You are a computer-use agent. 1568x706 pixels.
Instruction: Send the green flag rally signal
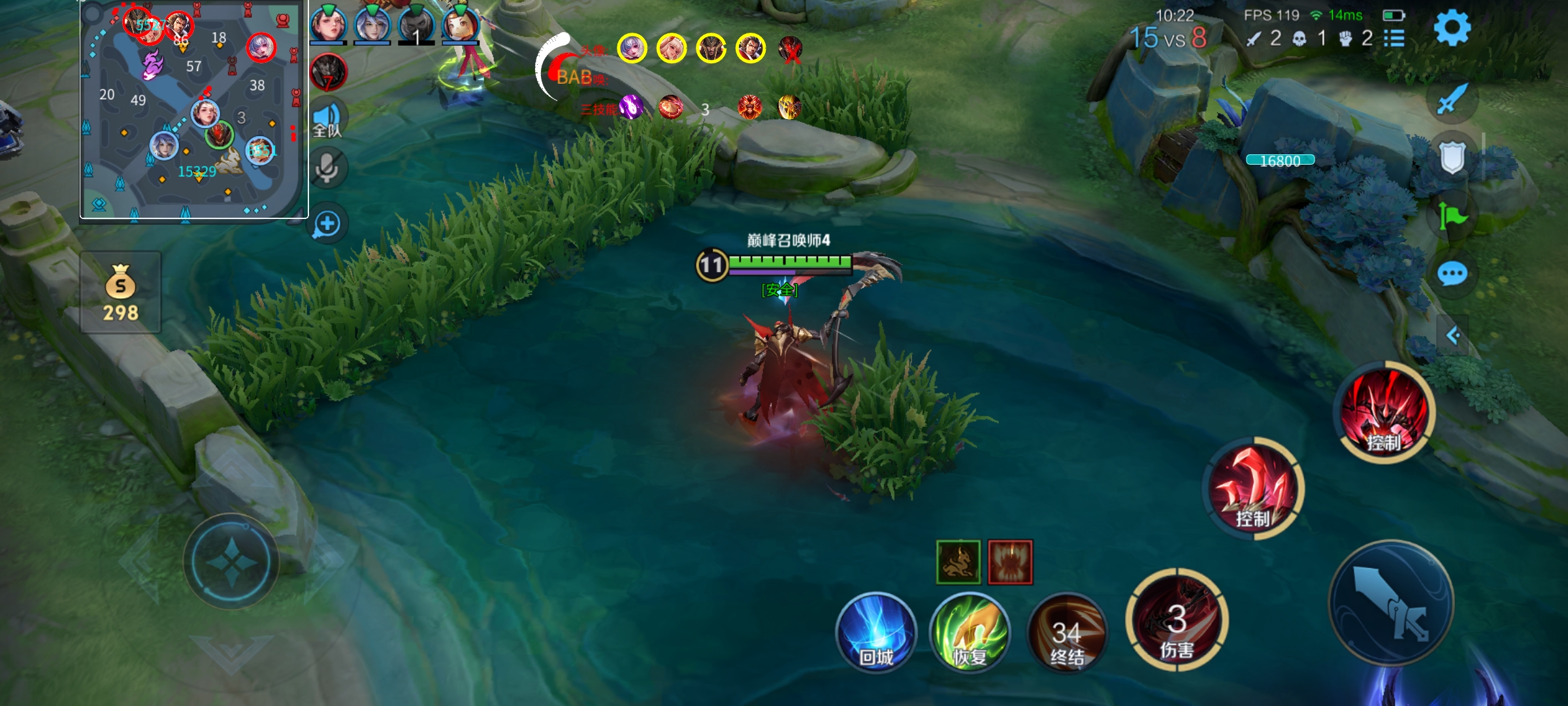click(1452, 216)
